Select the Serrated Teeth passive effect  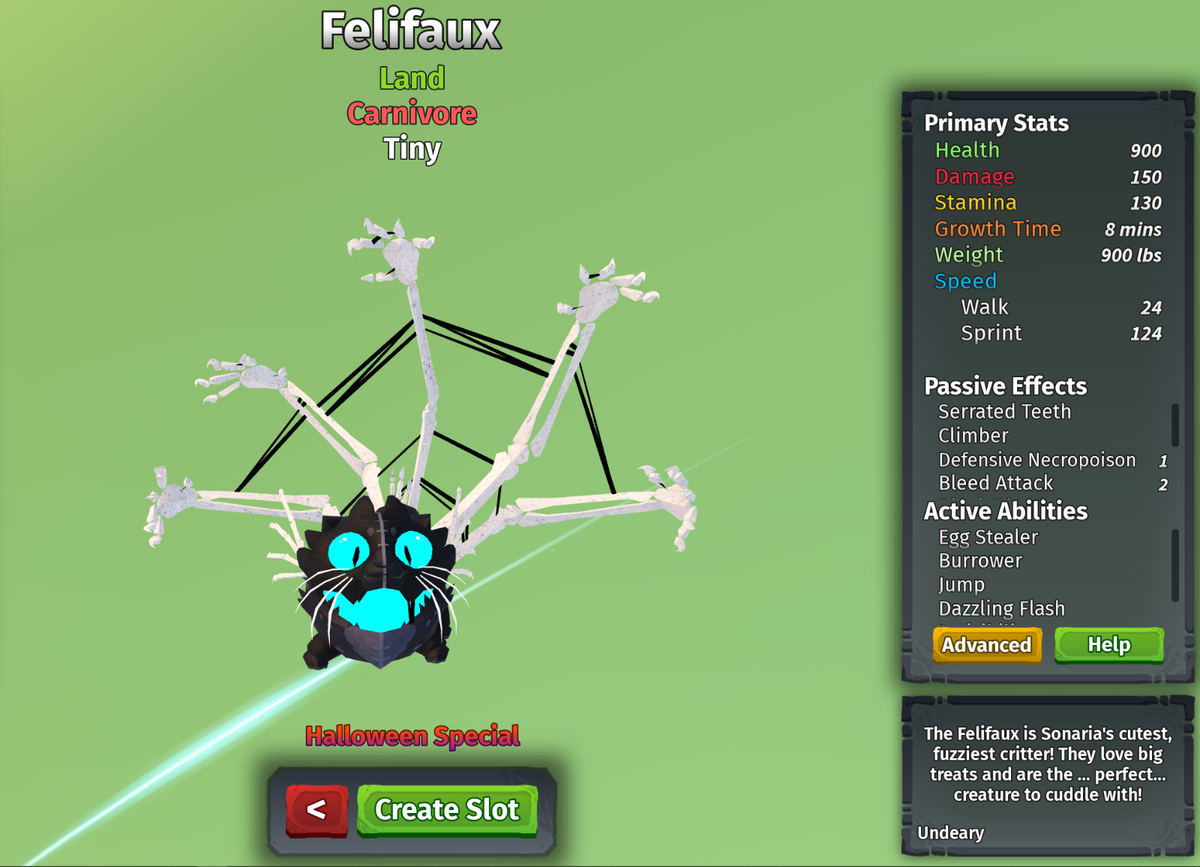pyautogui.click(x=1004, y=412)
